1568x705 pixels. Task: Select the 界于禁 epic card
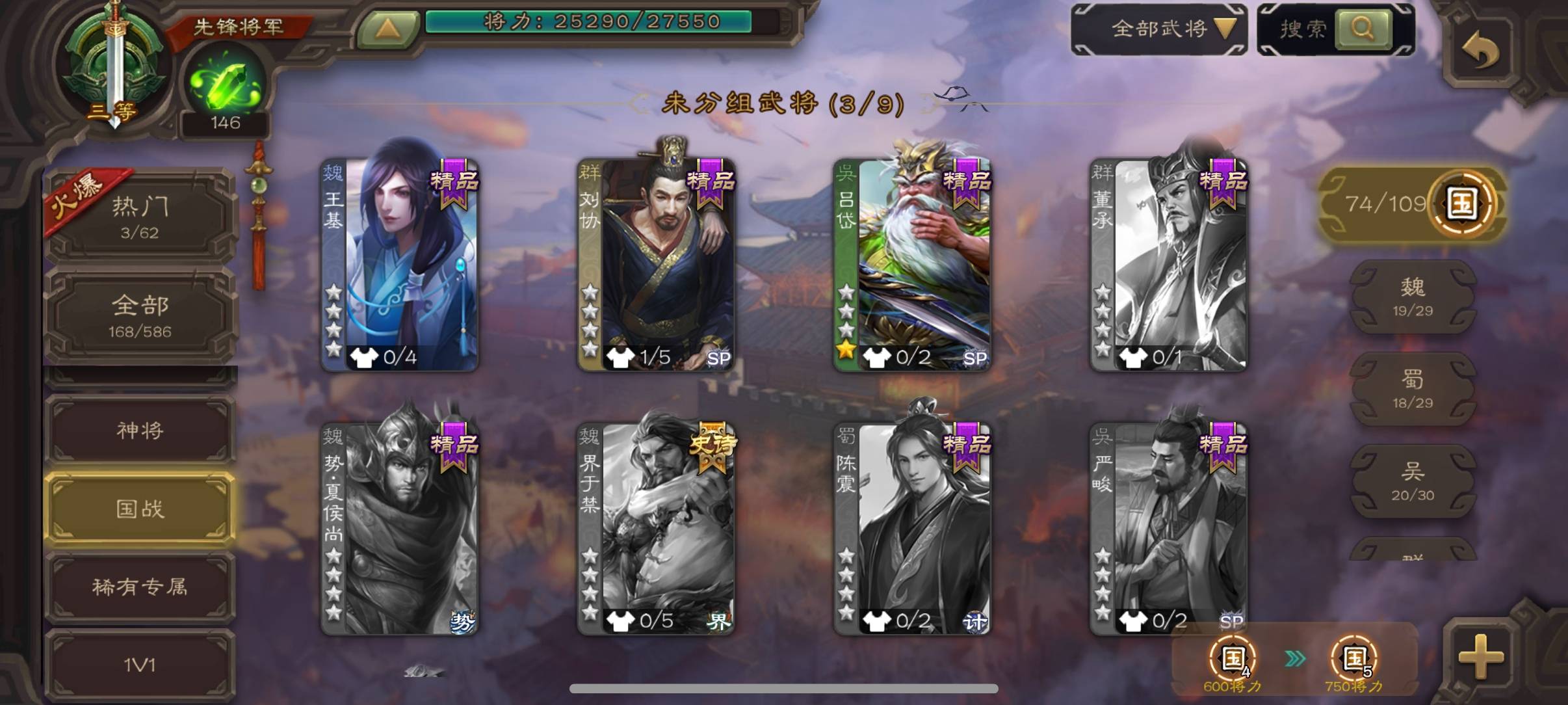[x=656, y=529]
